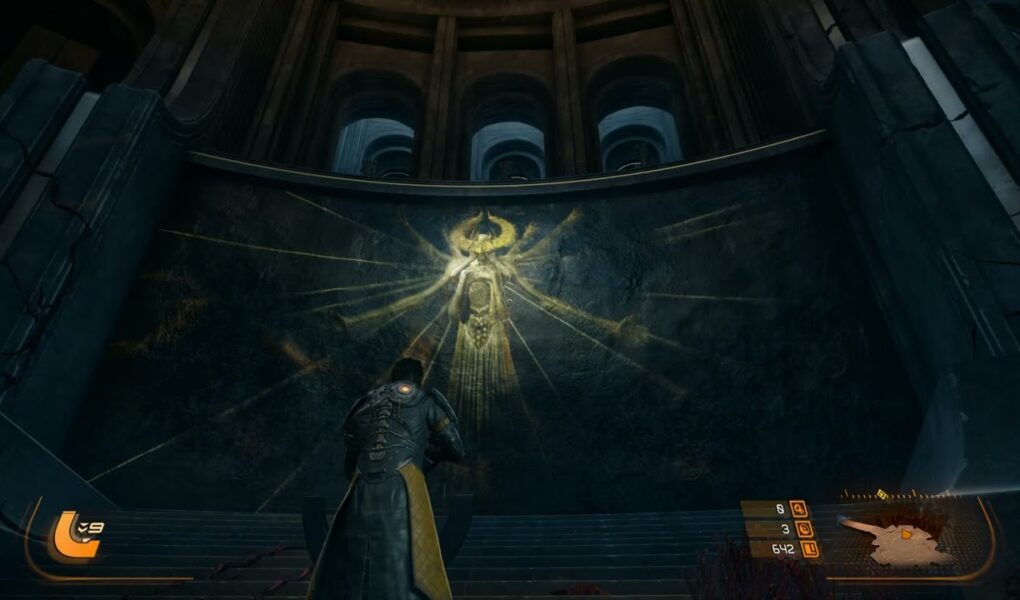The height and width of the screenshot is (600, 1020).
Task: Click the orange player arrow on the minimap
Action: coord(907,534)
